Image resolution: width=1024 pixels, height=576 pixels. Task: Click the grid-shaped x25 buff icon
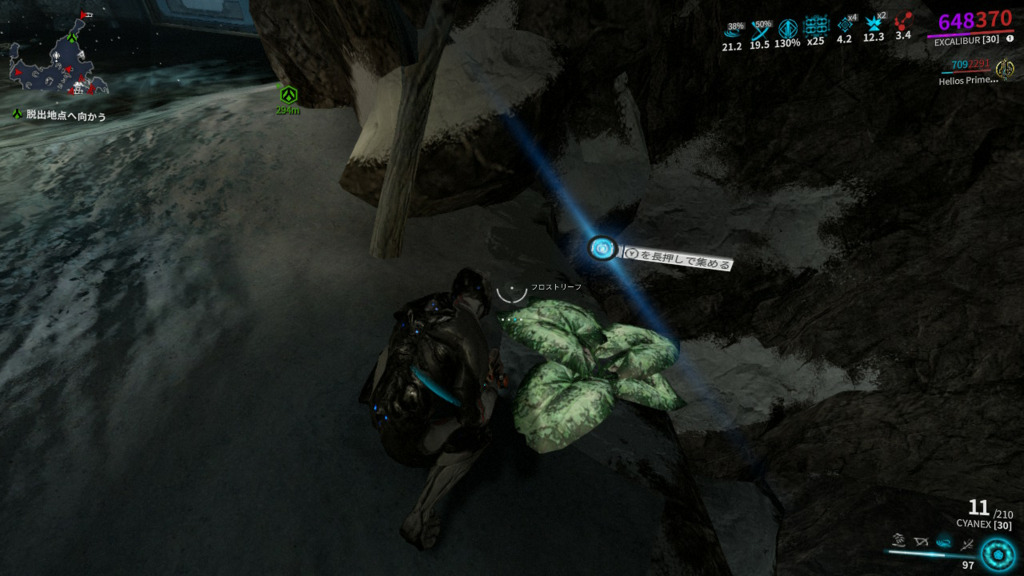[817, 25]
